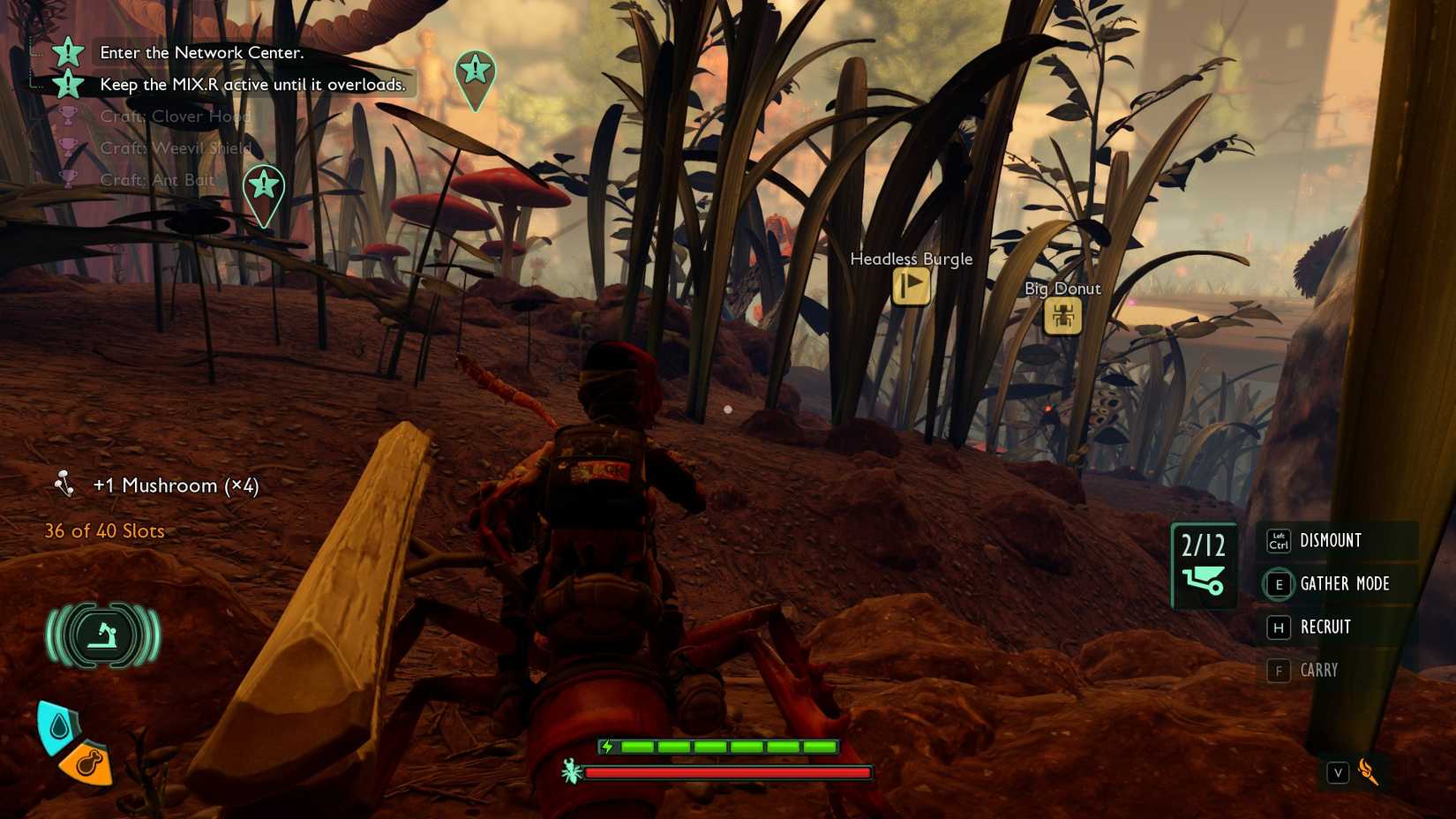Open the Craft: Ant Bait tracker entry
1456x819 pixels.
tap(157, 180)
